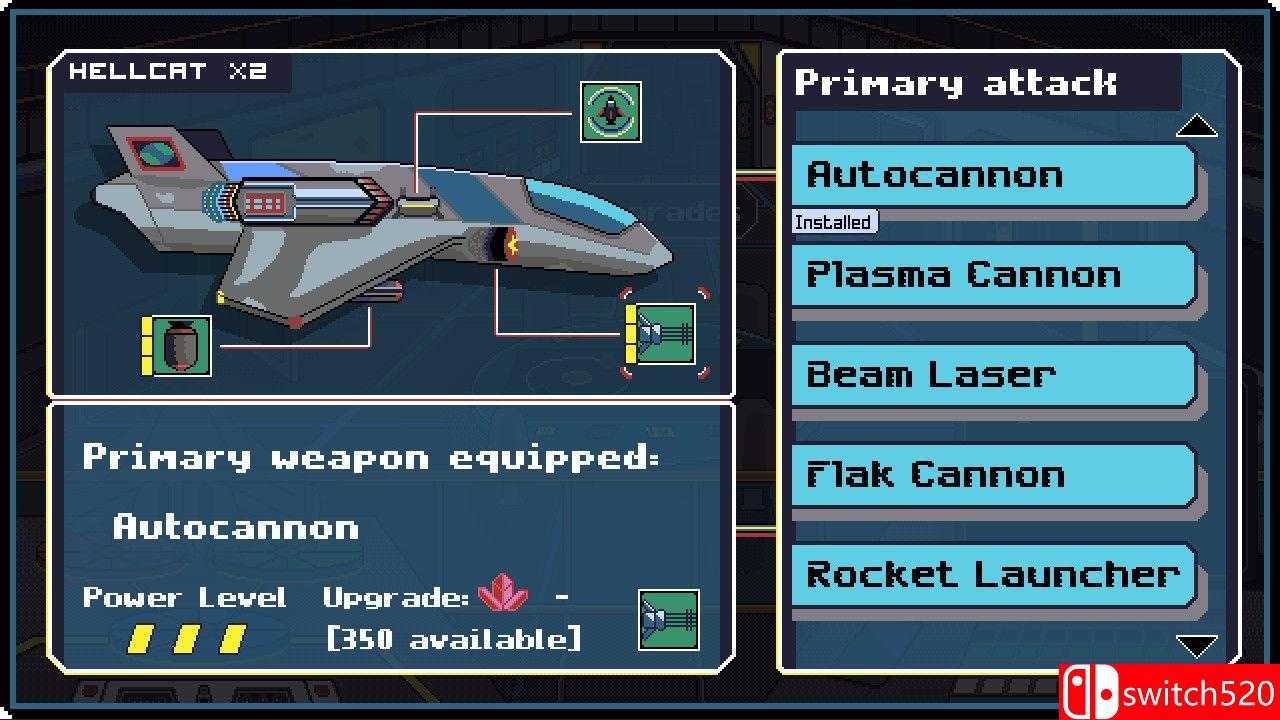Image resolution: width=1280 pixels, height=720 pixels.
Task: Select the HELLCAT X2 title banner
Action: tap(170, 71)
